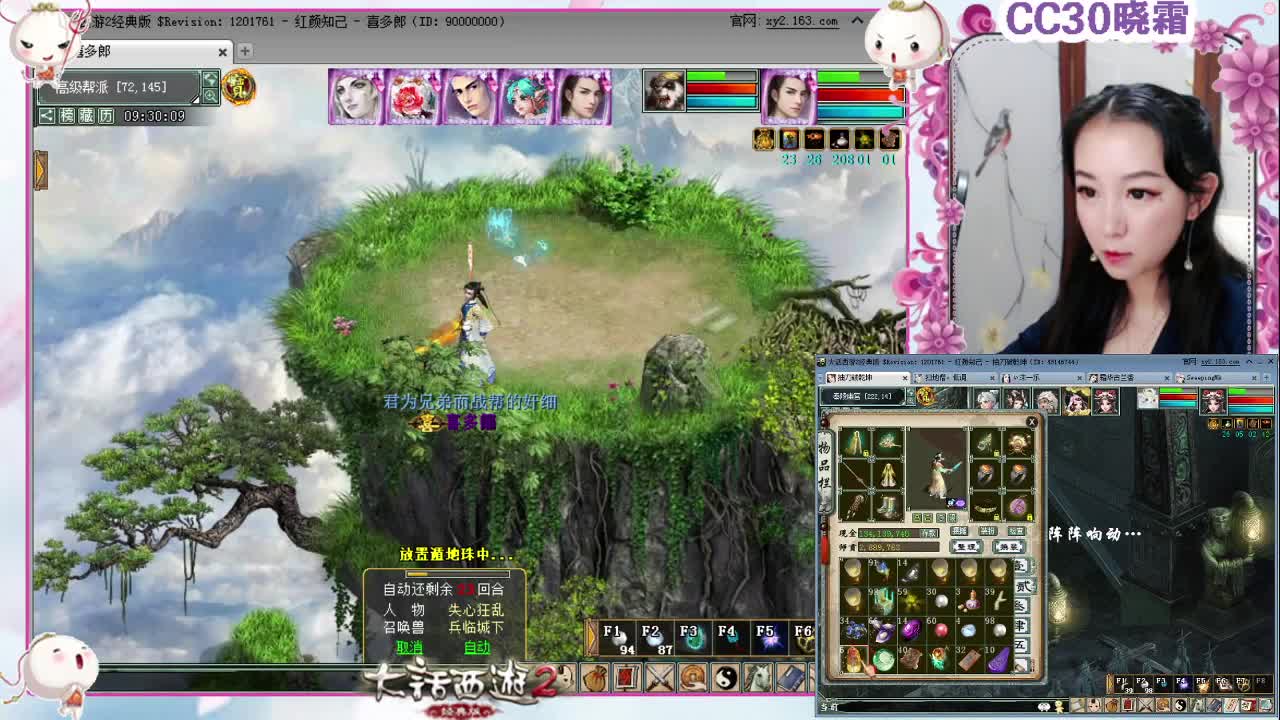Open the money pouch icon in the bottom toolbar
1280x720 pixels.
point(594,676)
